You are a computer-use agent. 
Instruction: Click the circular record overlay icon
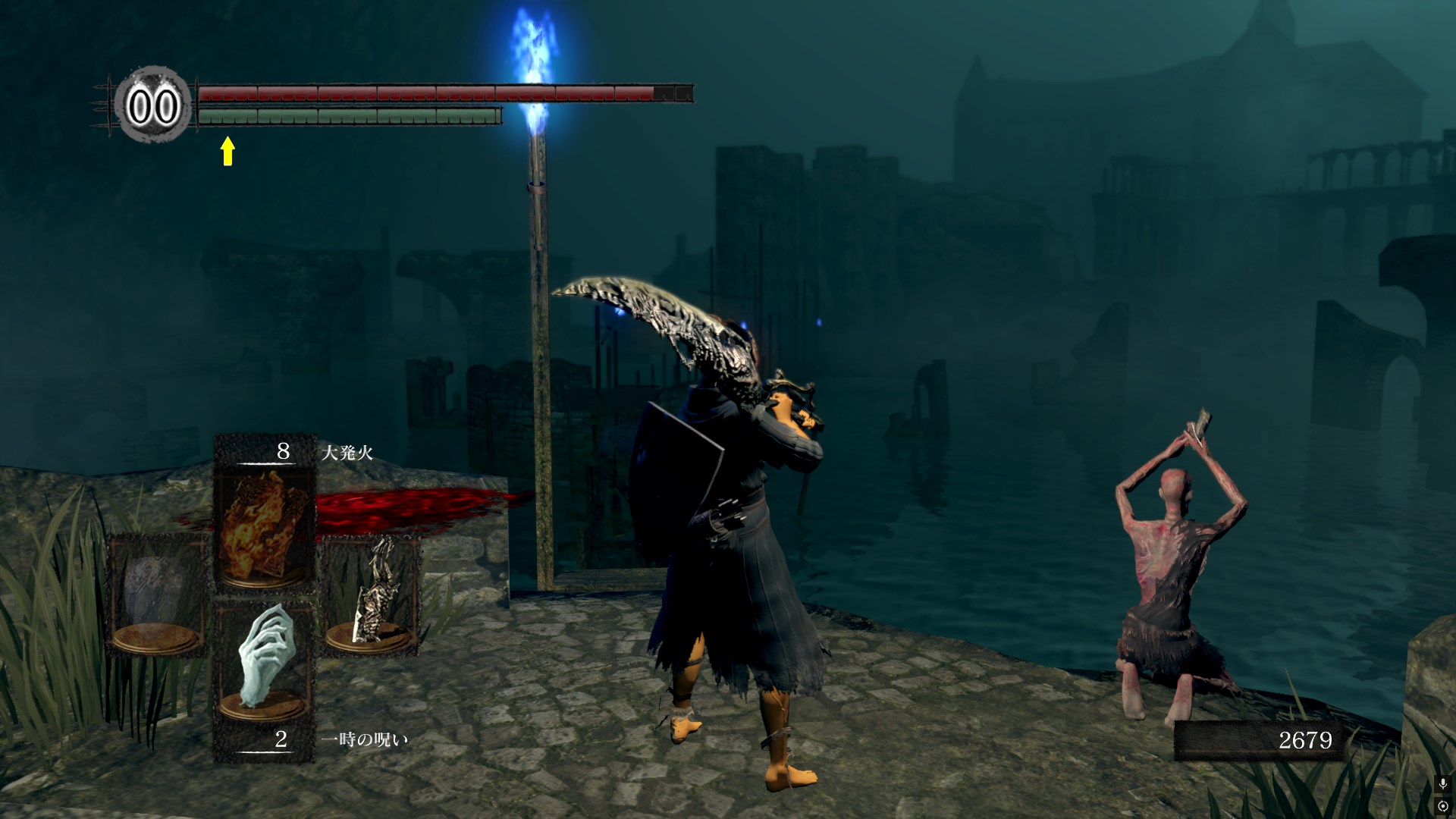click(1443, 805)
